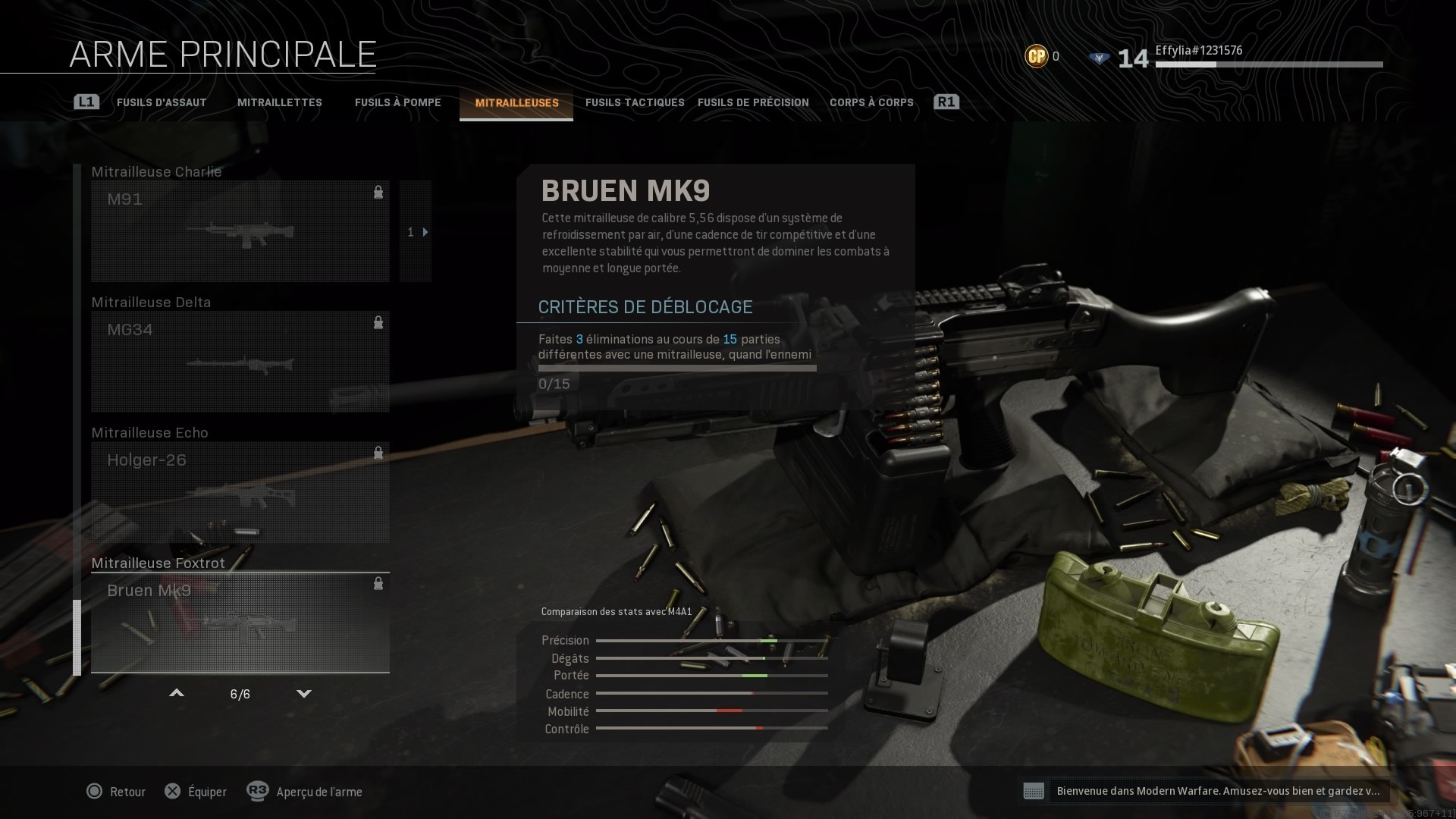Click the rank emblem beside level 14
Screen dimensions: 1456x819
pos(1099,56)
